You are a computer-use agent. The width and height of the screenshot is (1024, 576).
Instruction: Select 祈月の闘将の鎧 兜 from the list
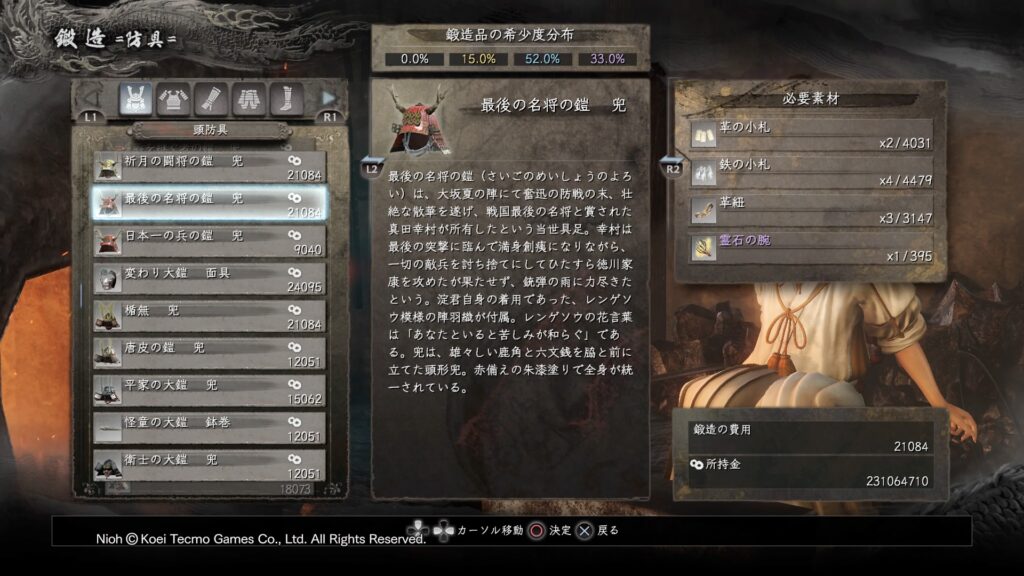(x=210, y=167)
